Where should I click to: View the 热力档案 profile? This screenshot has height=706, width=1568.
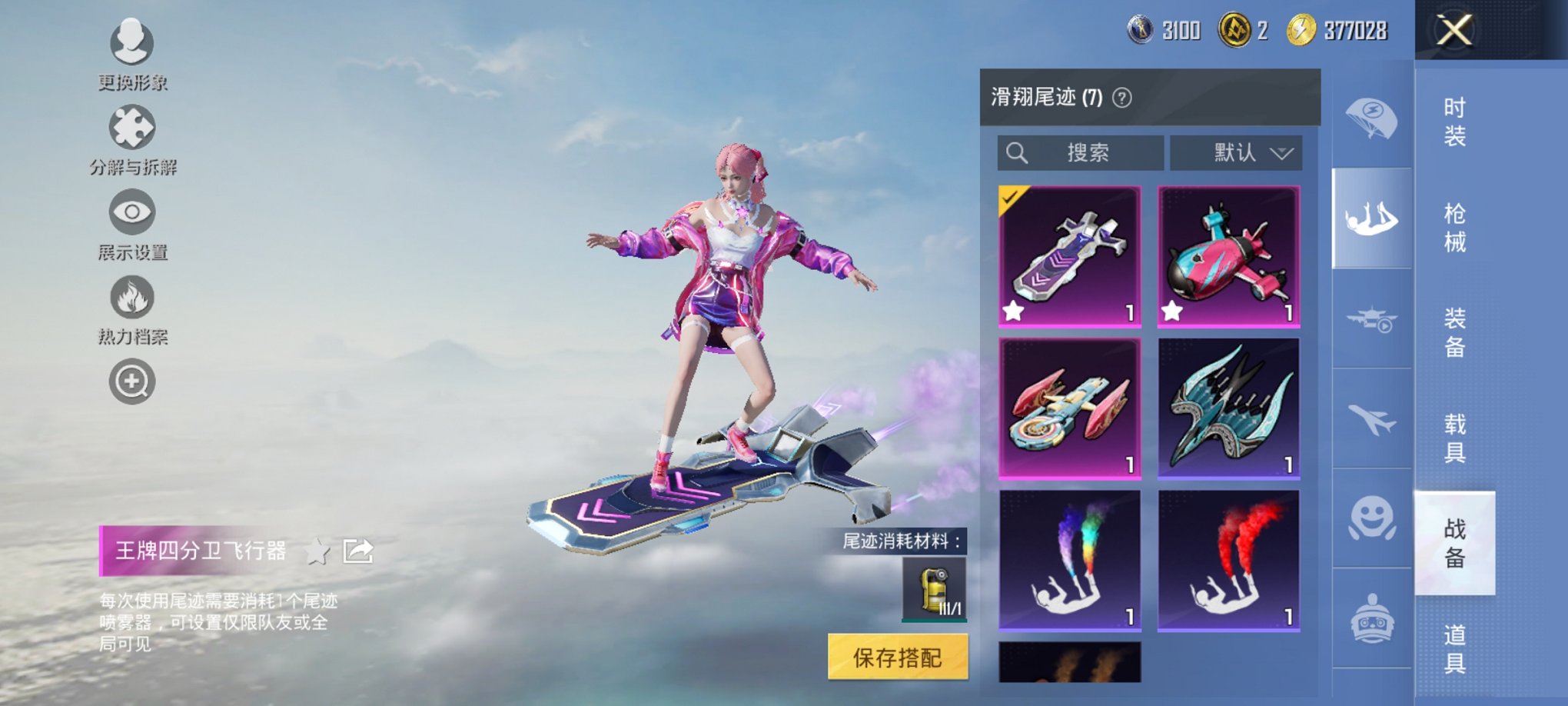[132, 298]
